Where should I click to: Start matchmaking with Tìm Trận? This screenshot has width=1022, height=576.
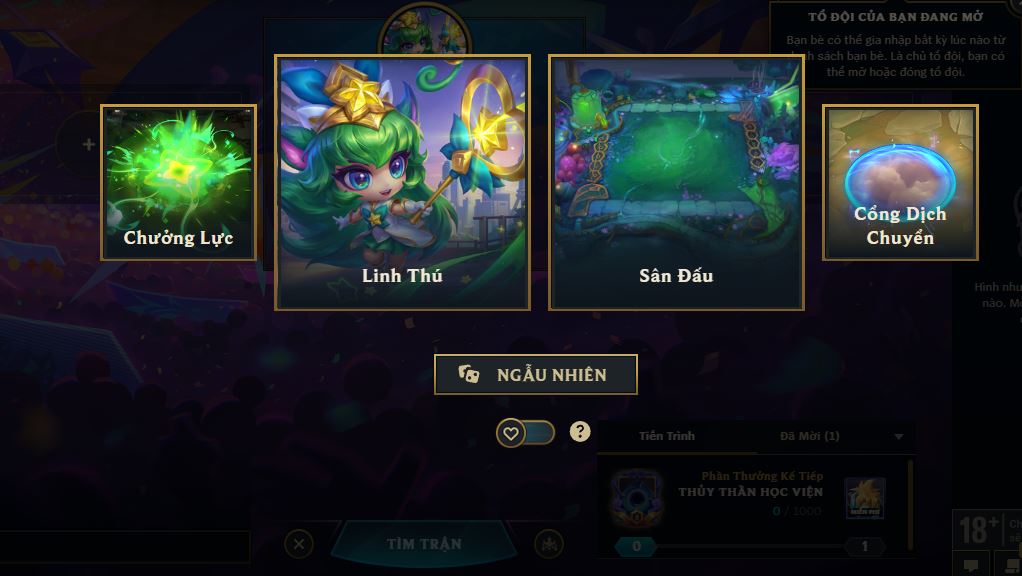pyautogui.click(x=424, y=544)
